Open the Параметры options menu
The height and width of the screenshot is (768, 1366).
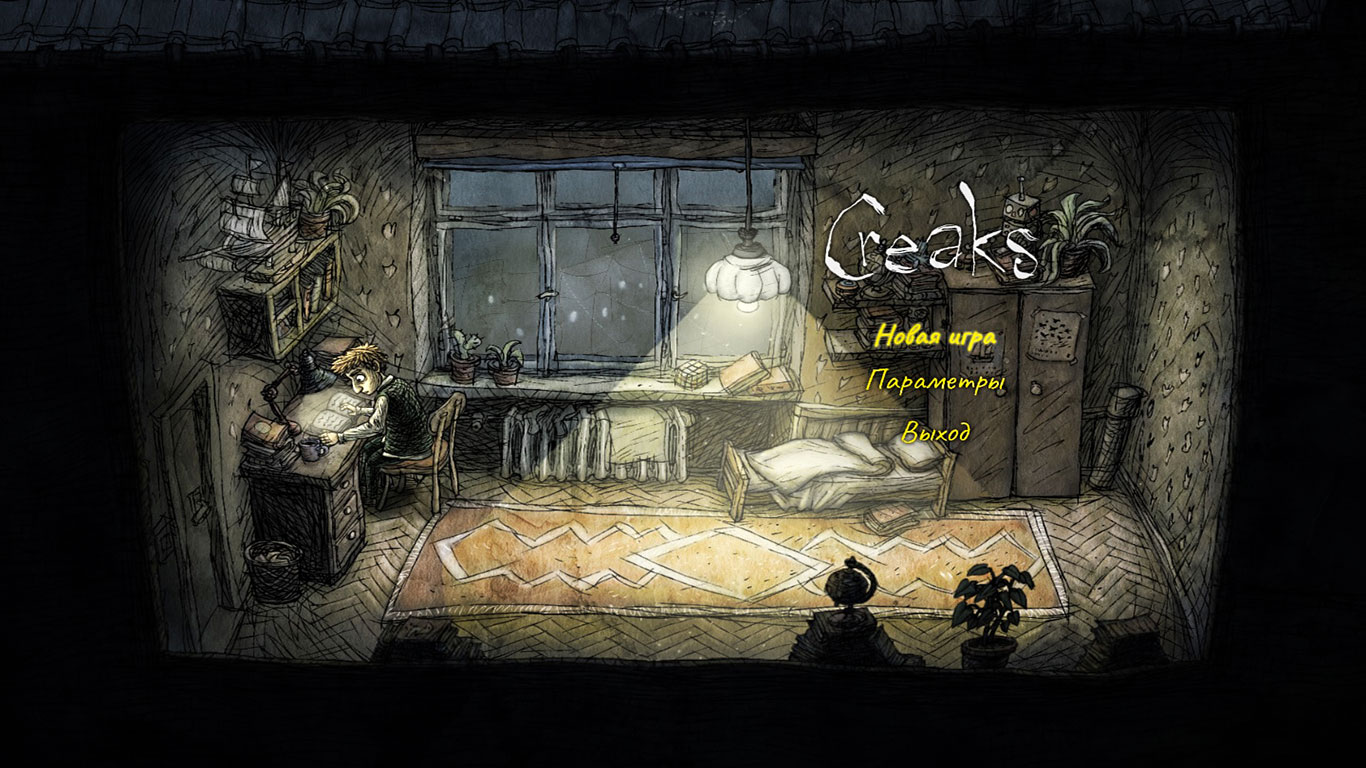click(x=936, y=383)
